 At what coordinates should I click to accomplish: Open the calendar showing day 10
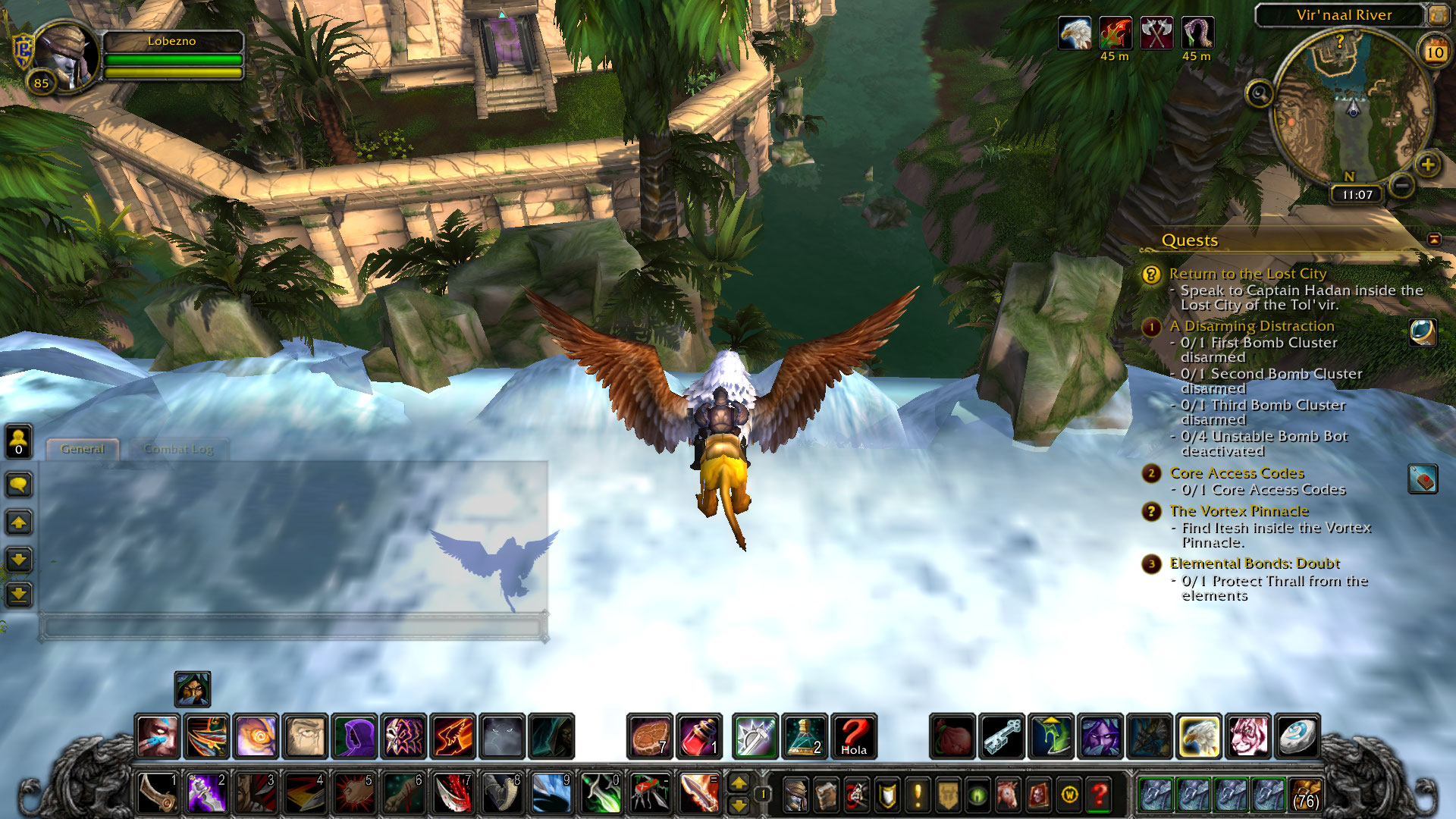1435,52
